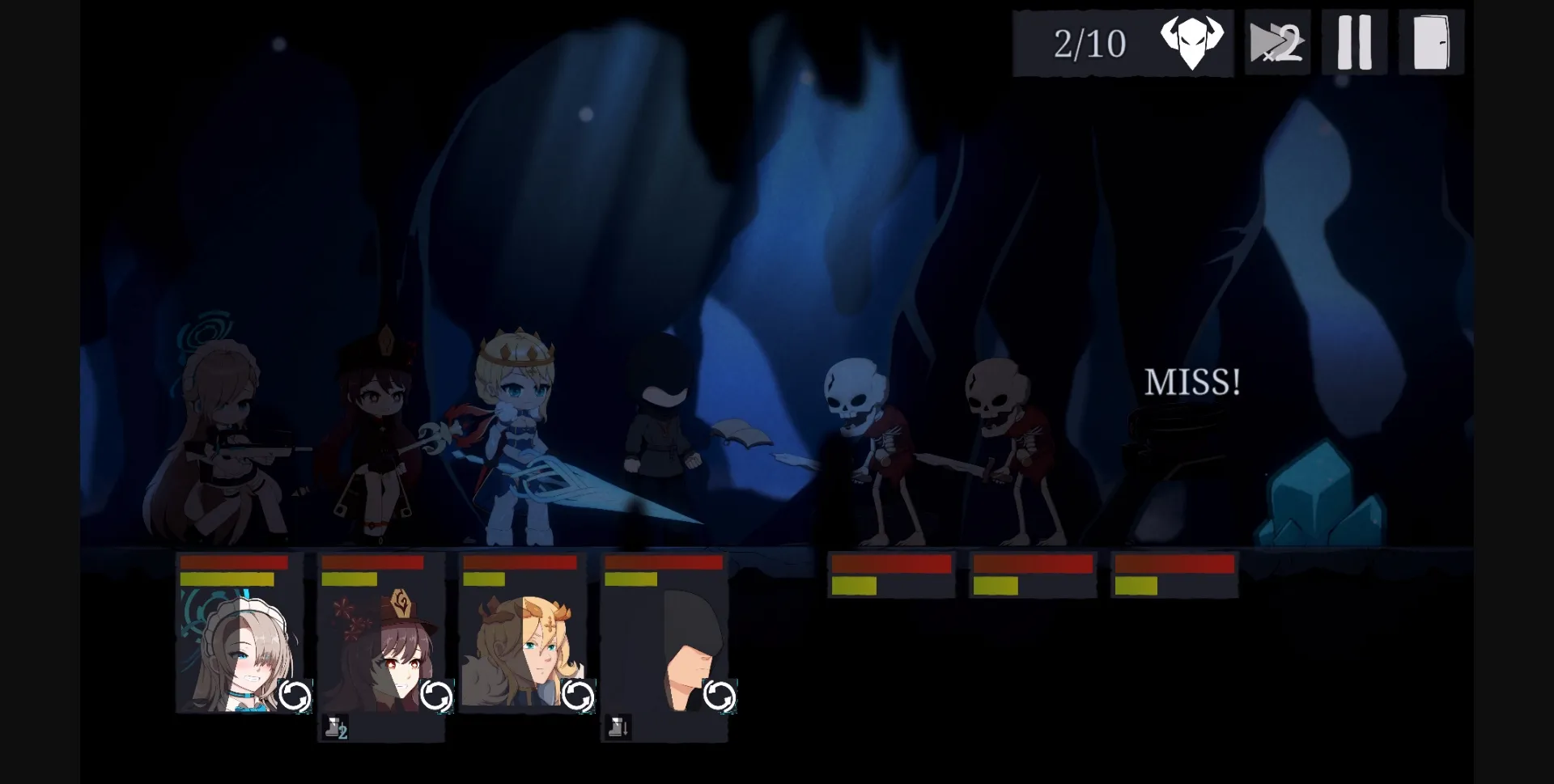Toggle the x2 game speed icon
Screen dimensions: 1554x784
click(1276, 40)
